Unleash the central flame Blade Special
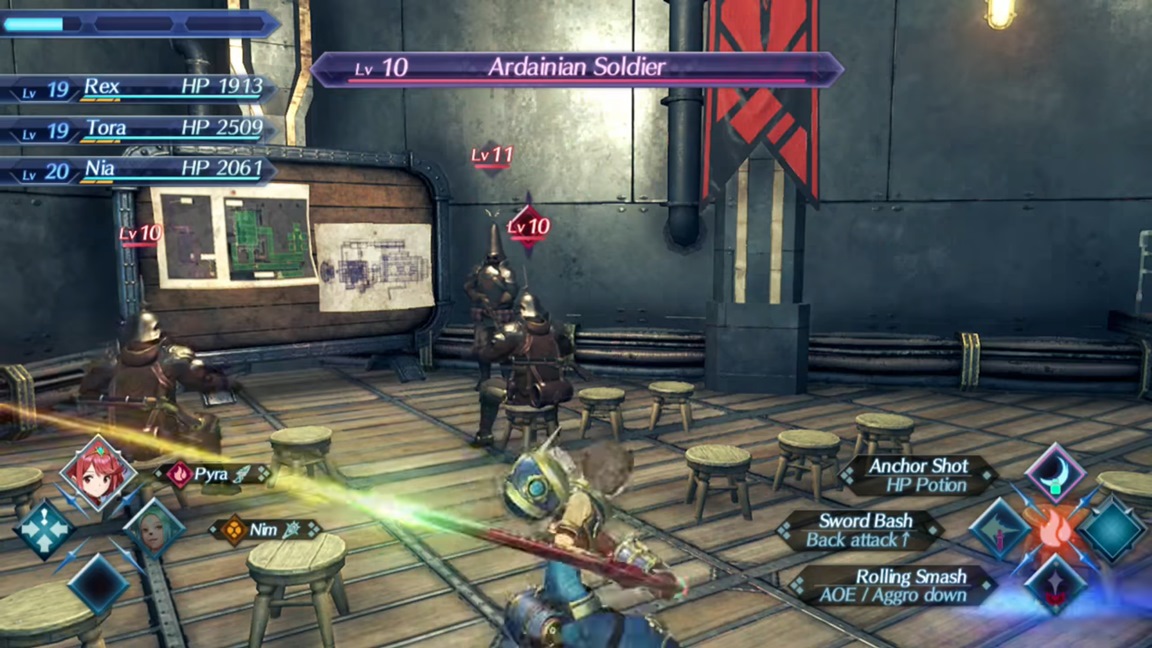 pyautogui.click(x=1056, y=529)
